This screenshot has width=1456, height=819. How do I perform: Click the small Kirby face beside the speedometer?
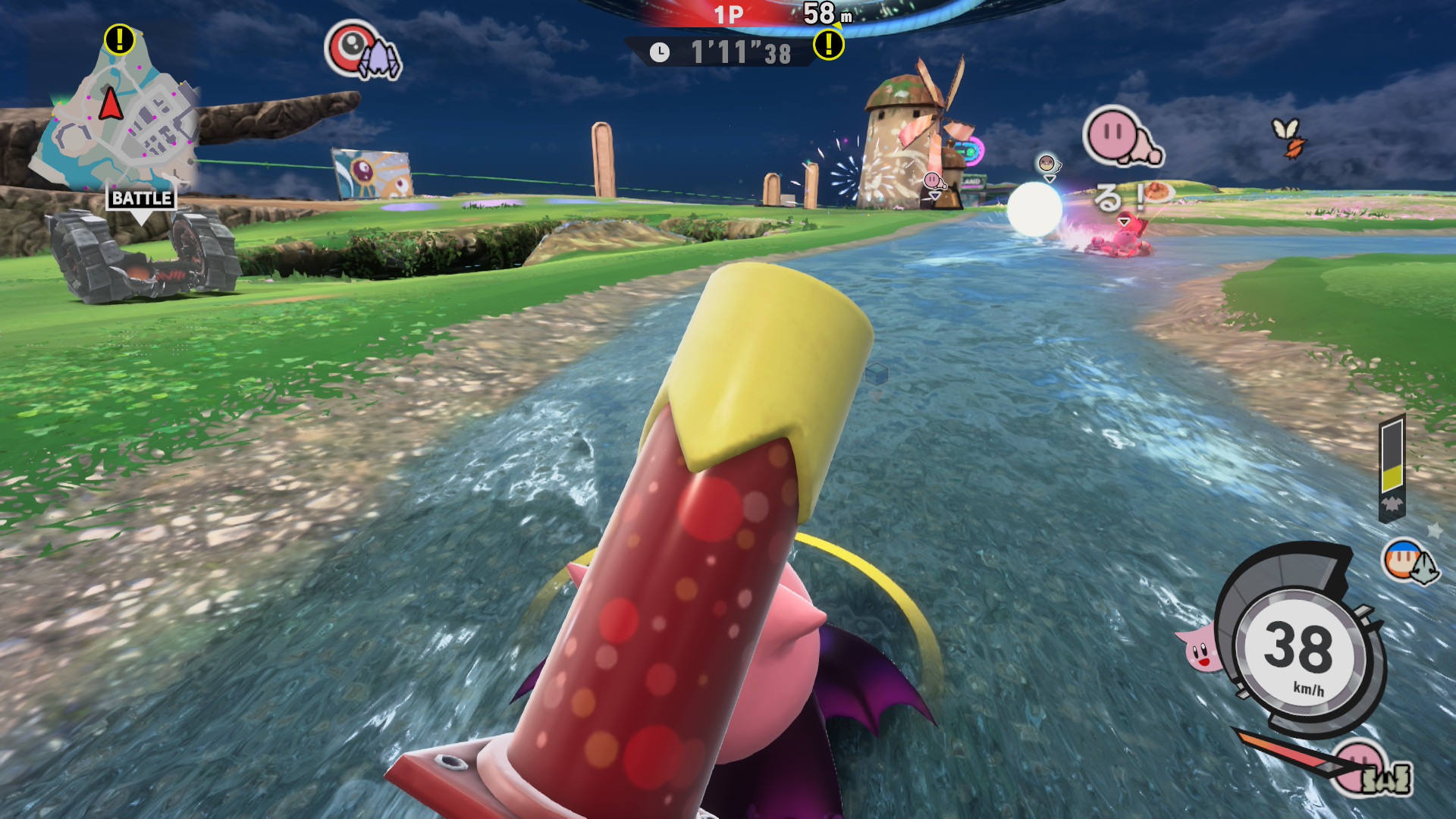(x=1198, y=649)
